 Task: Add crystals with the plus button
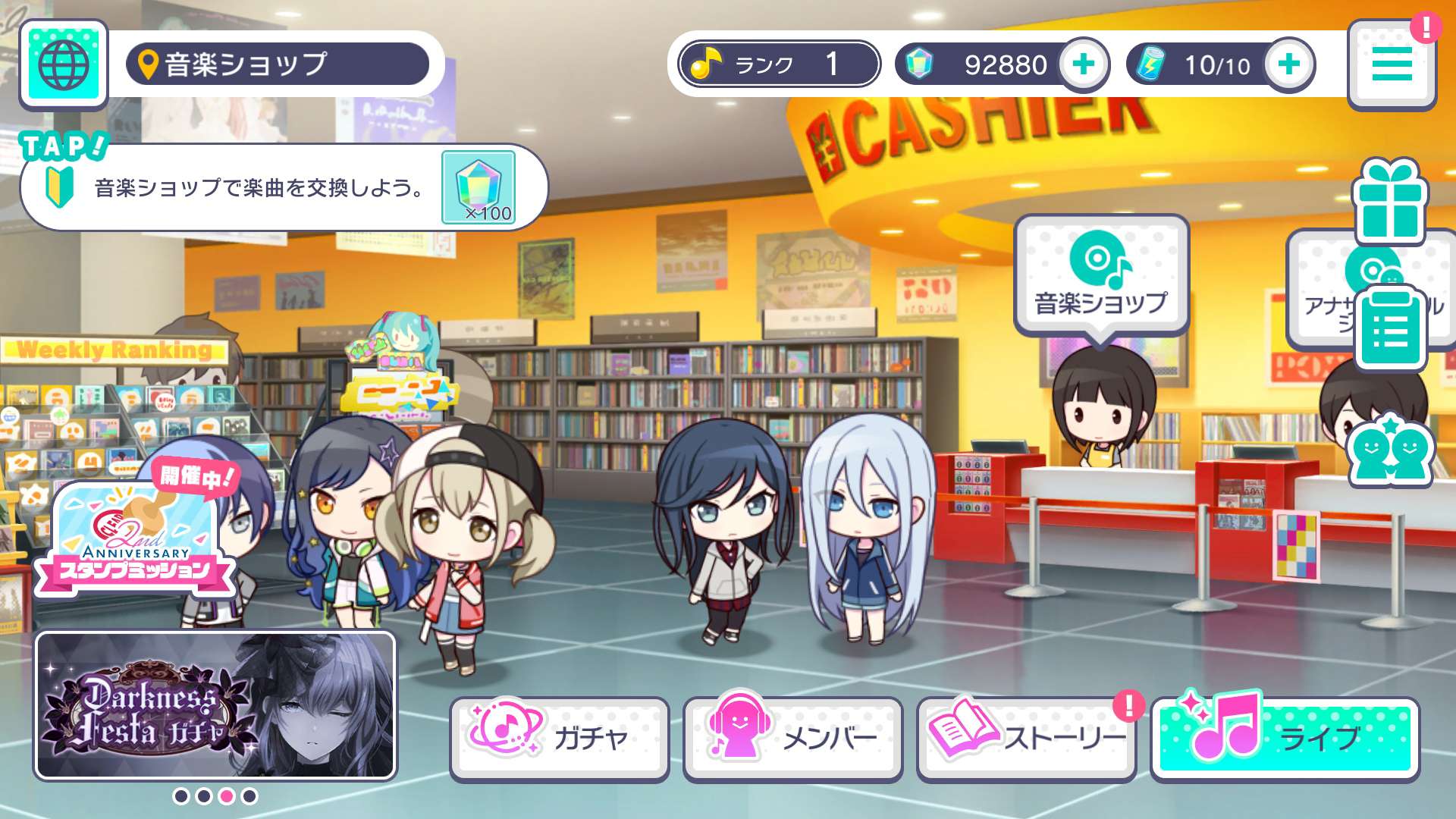coord(1083,64)
